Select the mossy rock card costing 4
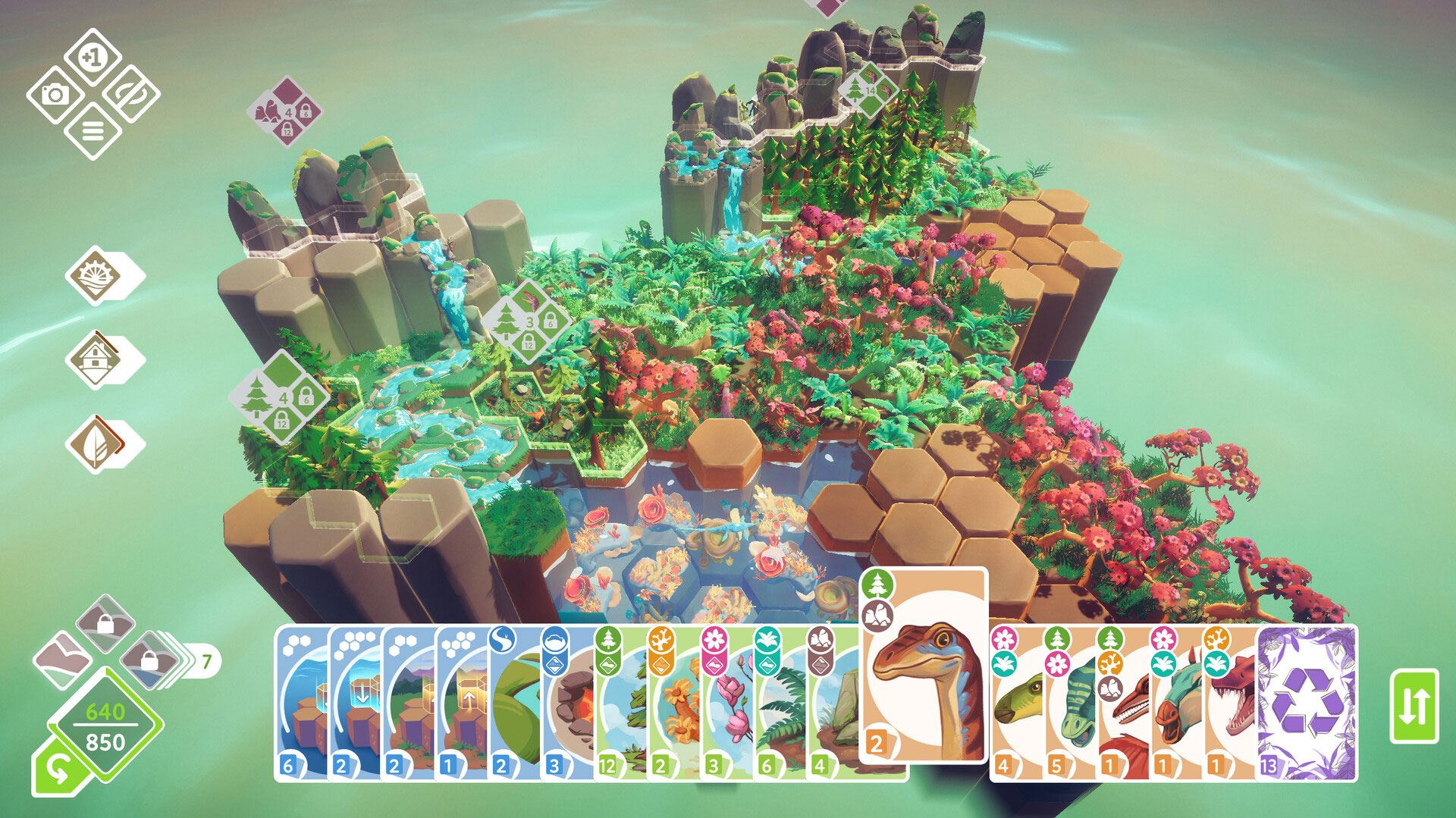 [833, 703]
